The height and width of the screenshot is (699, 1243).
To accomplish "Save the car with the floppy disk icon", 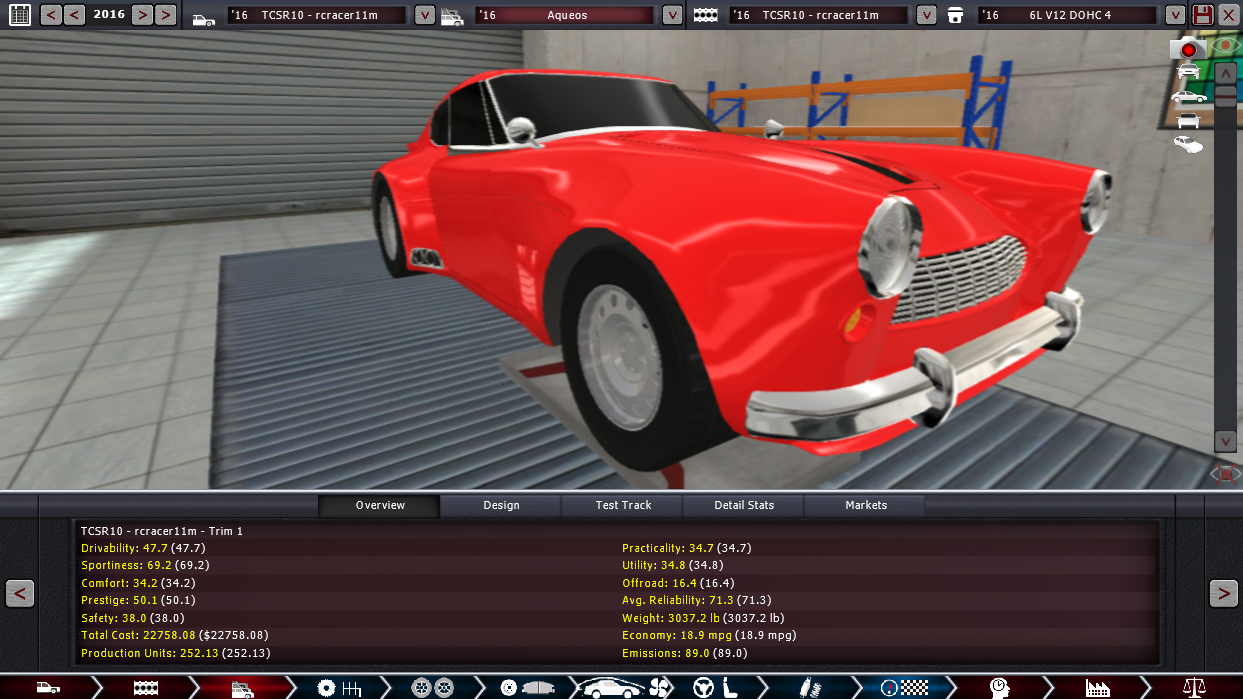I will click(1203, 15).
